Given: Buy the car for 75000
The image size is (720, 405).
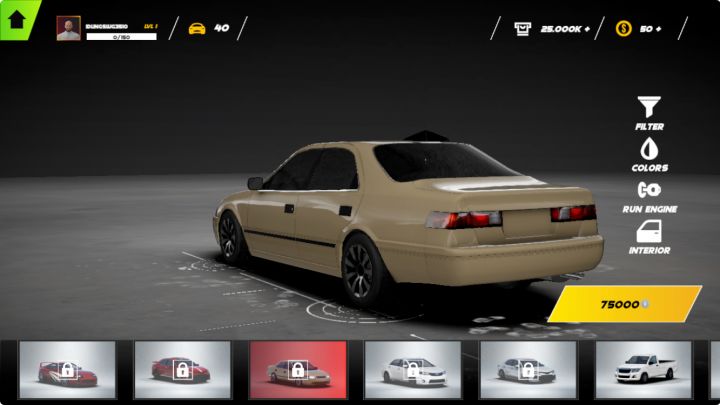Looking at the screenshot, I should pyautogui.click(x=624, y=304).
